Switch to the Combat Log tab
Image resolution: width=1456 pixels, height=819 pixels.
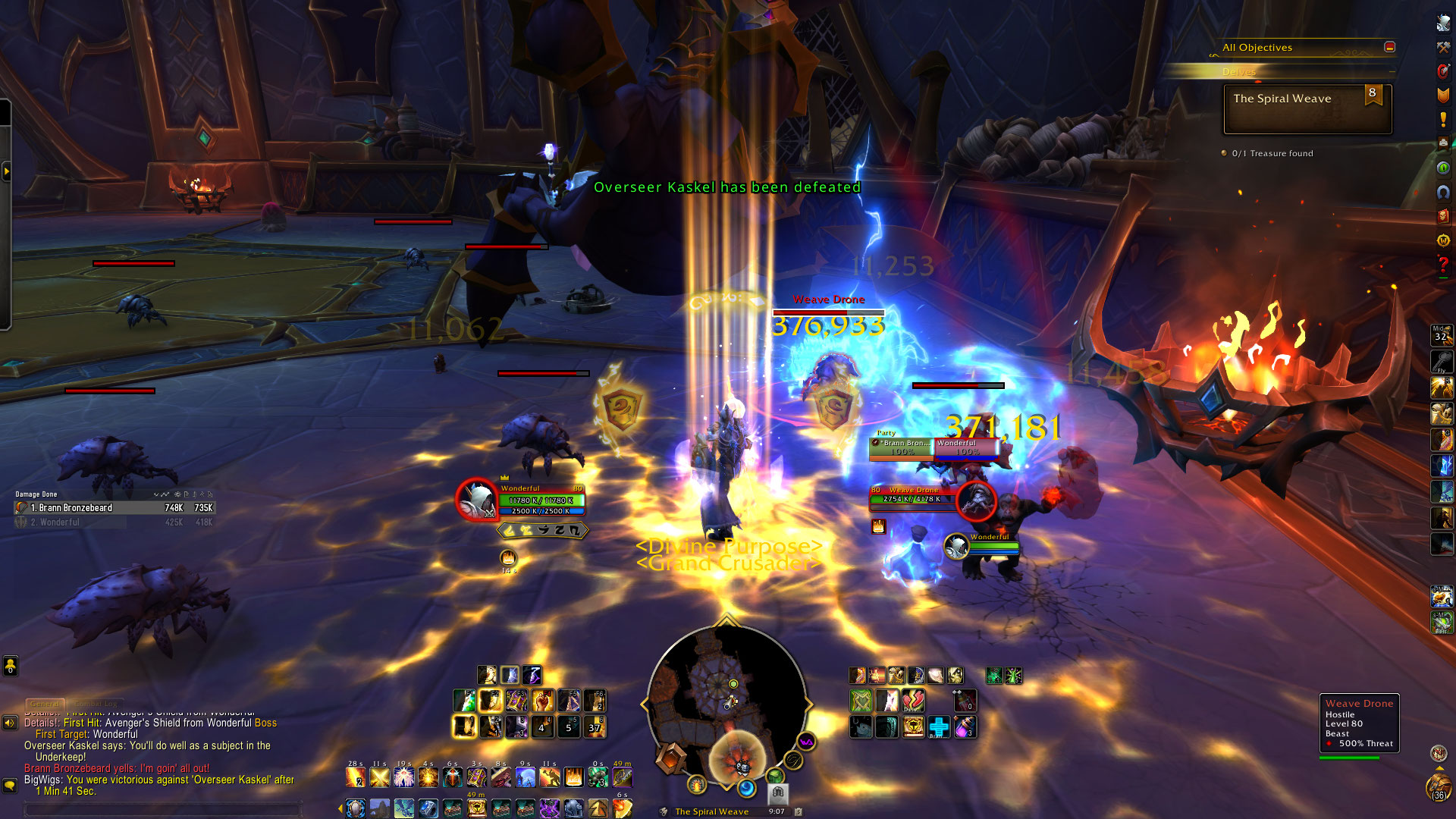pos(96,704)
